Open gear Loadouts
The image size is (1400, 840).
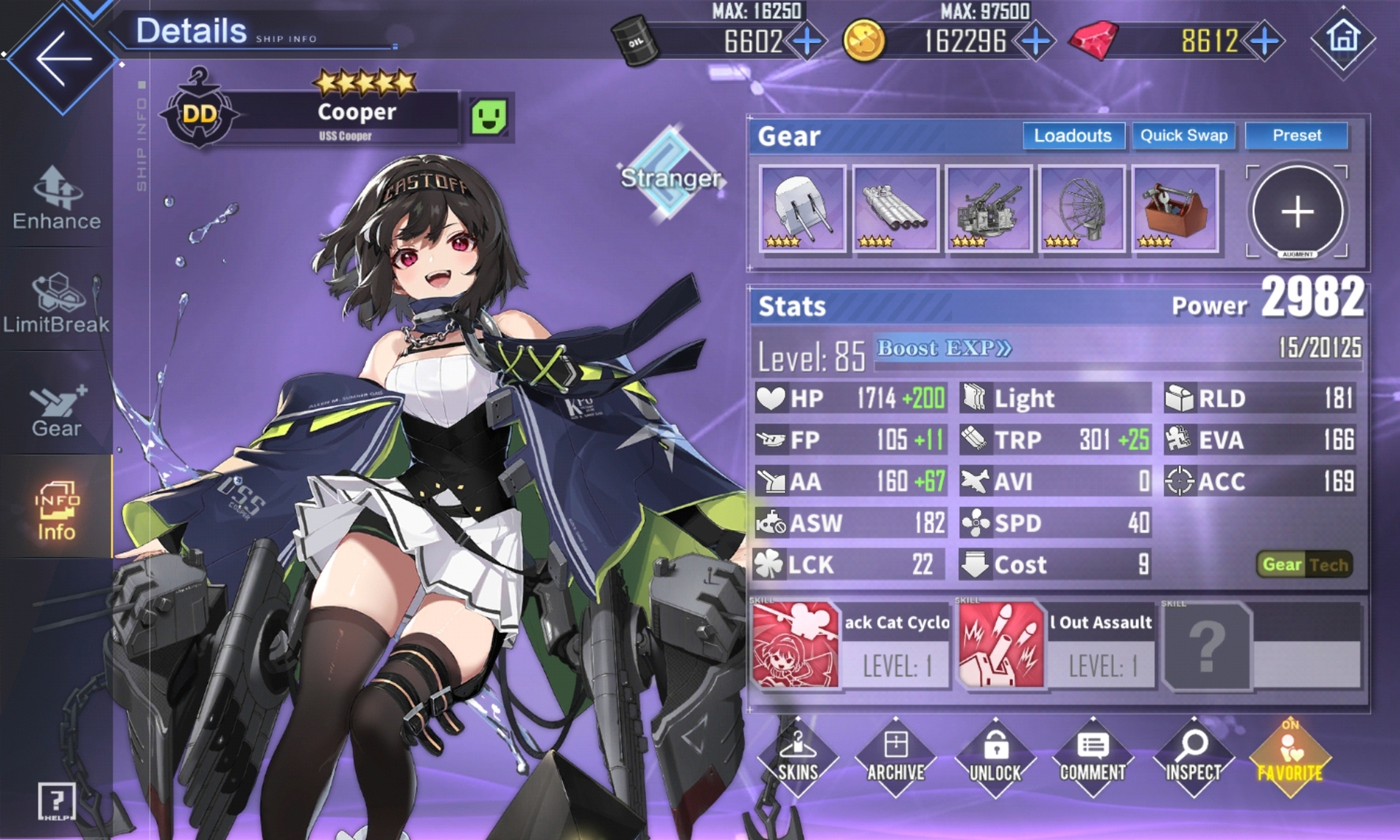(1073, 136)
